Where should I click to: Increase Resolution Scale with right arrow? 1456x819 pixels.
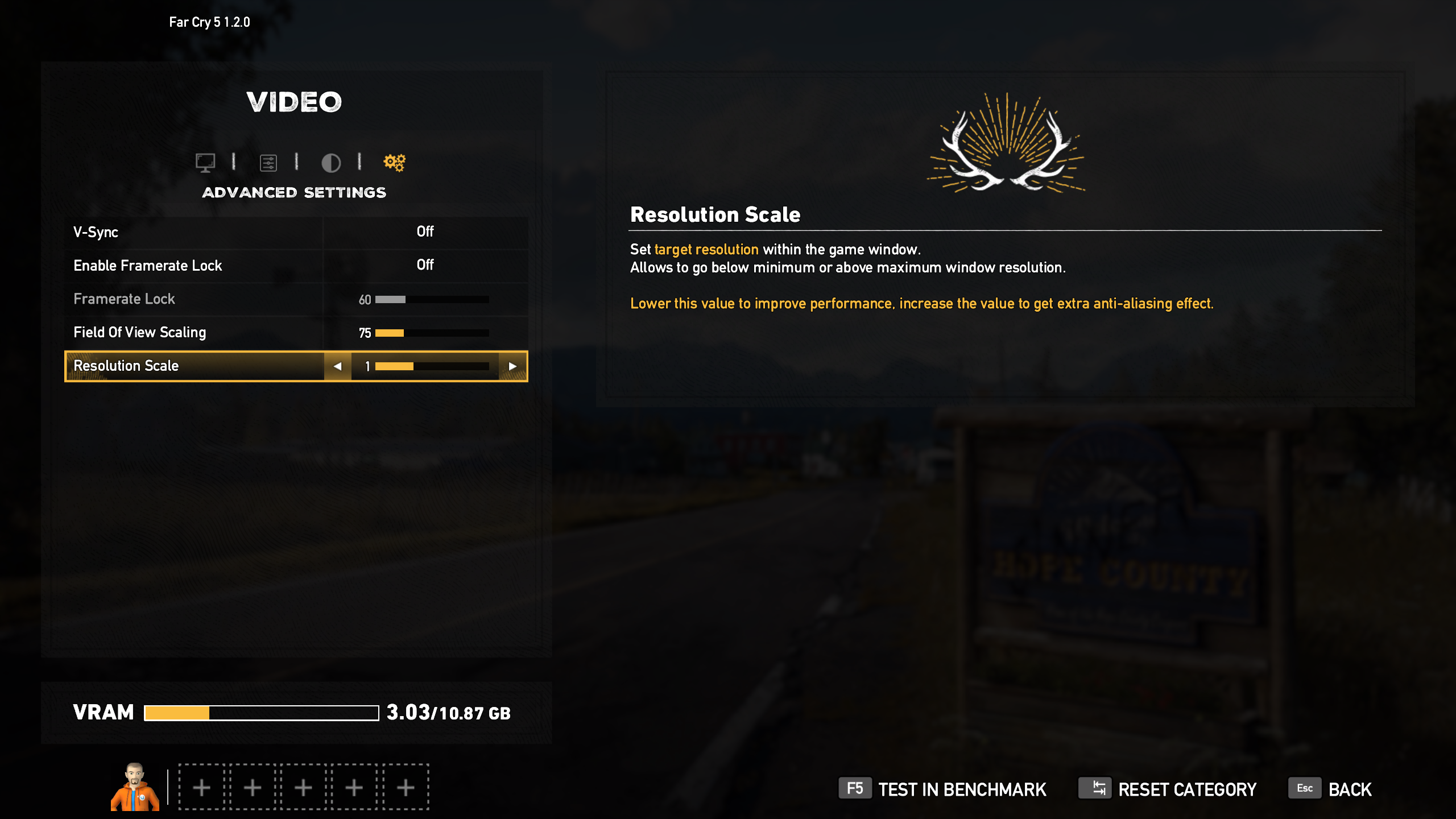[512, 366]
